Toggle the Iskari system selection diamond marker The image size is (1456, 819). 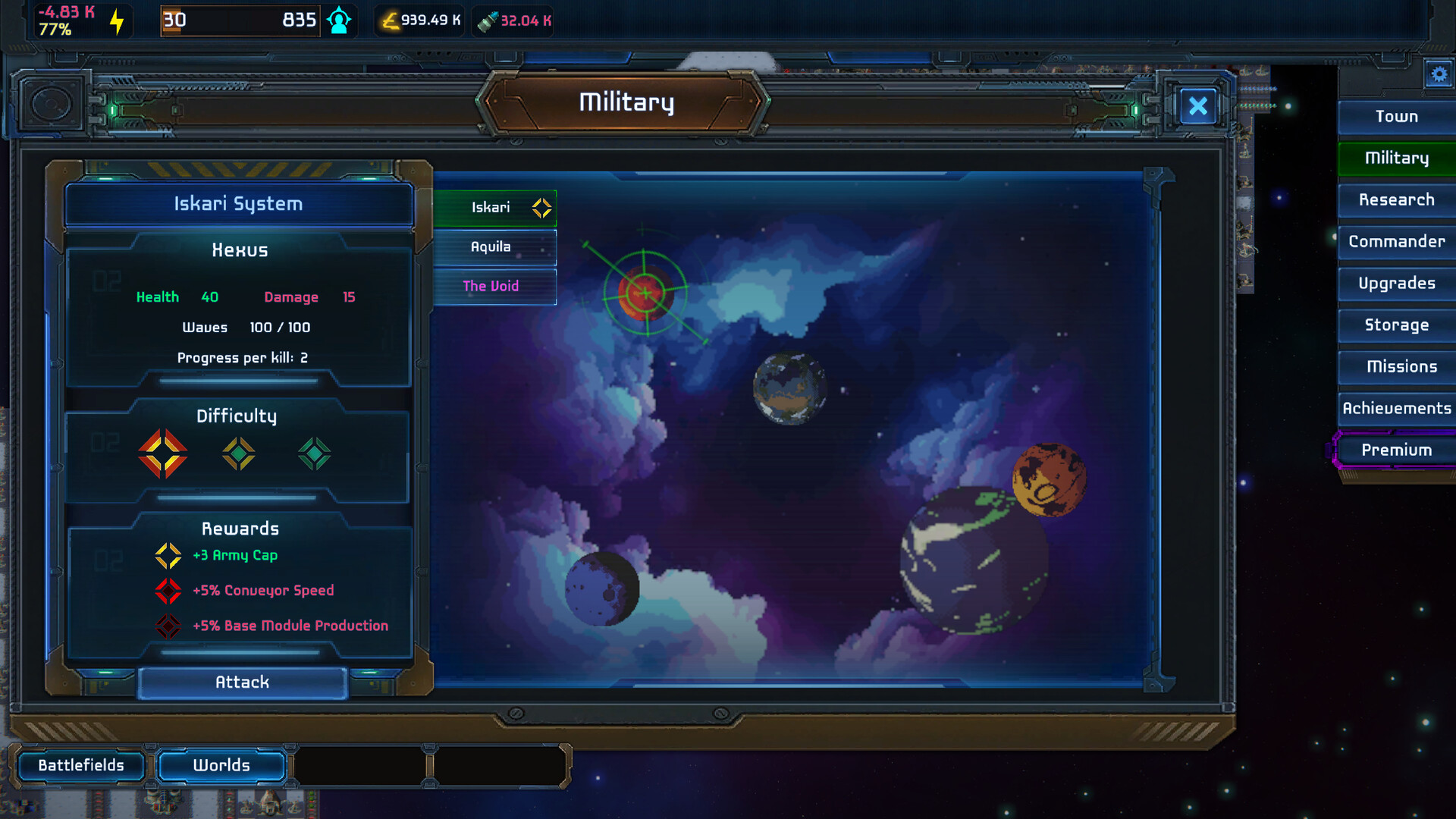click(x=541, y=207)
